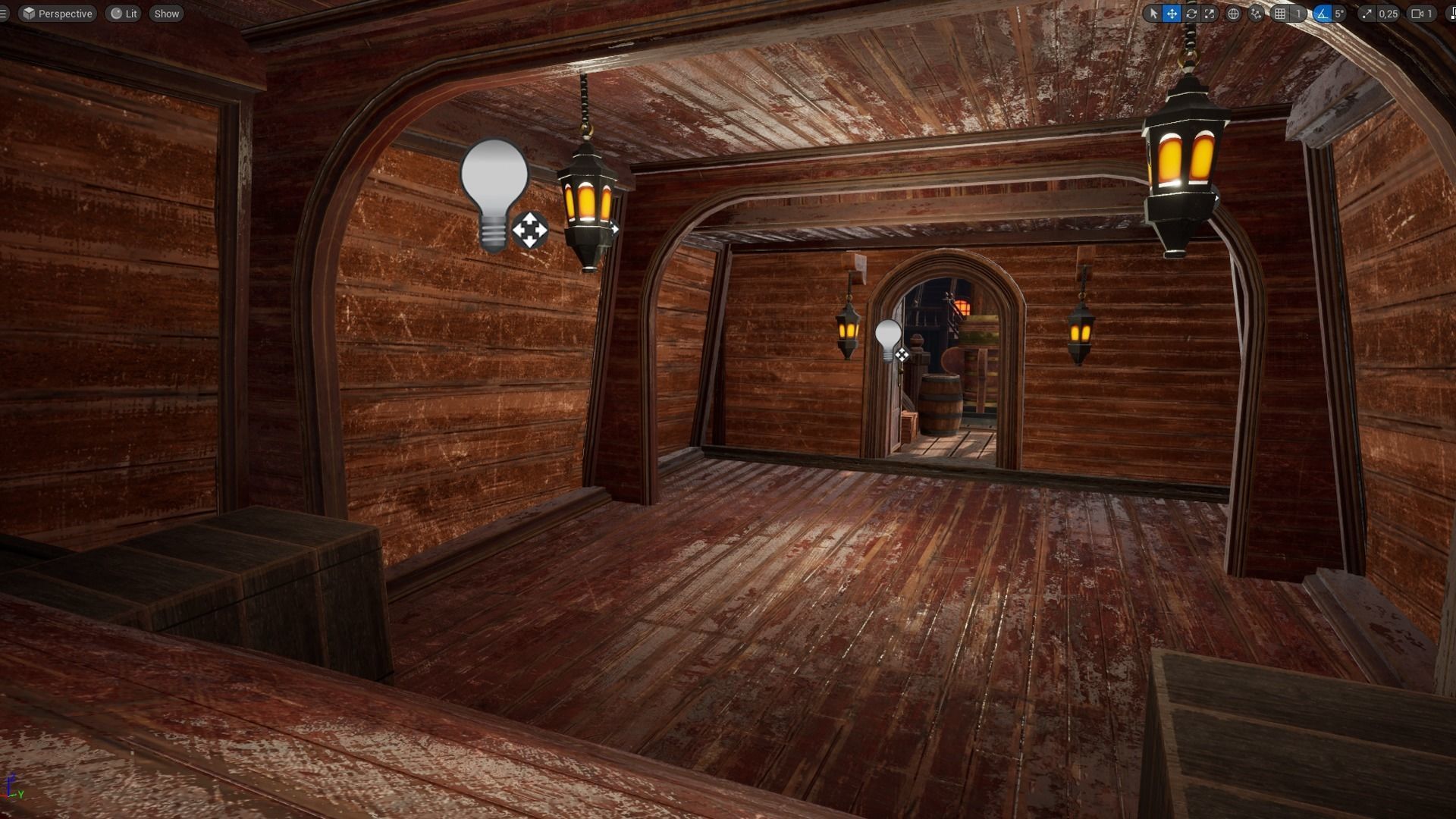
Task: Open the 0,25 scale snap value
Action: tap(1388, 14)
